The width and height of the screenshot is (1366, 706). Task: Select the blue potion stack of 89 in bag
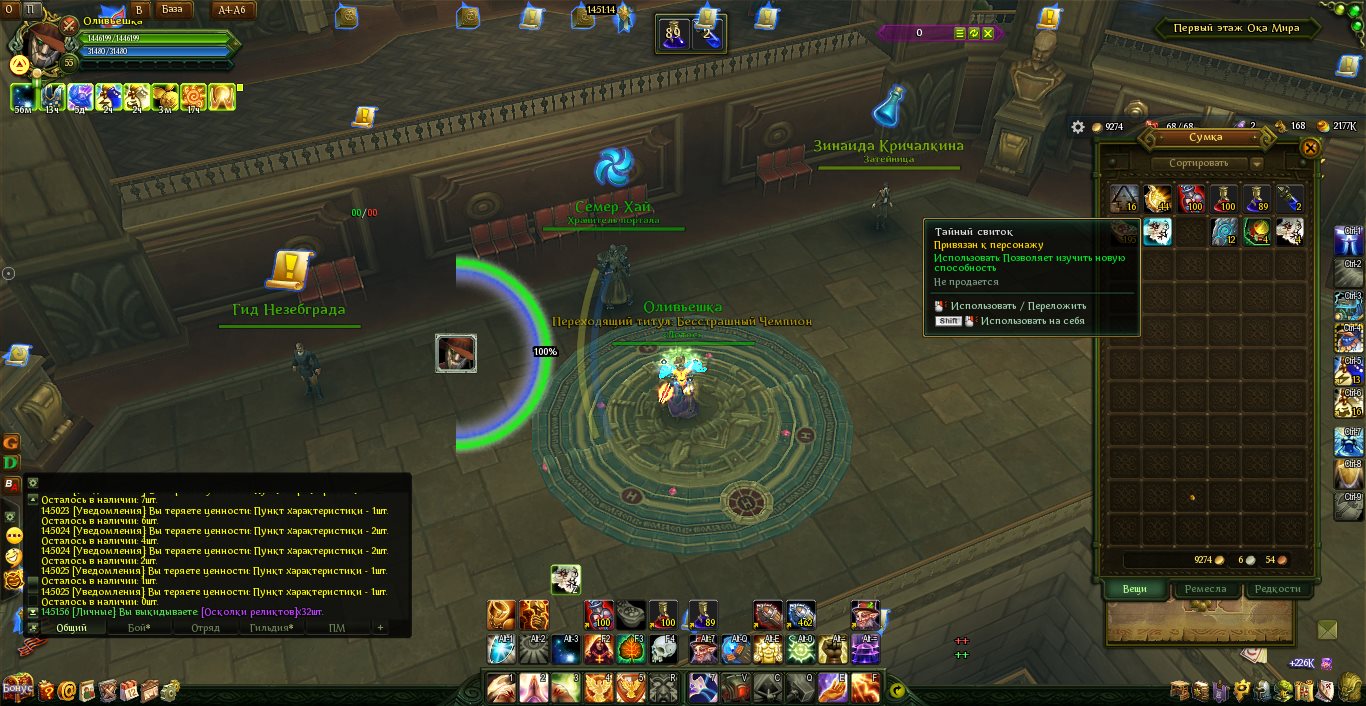[1257, 199]
